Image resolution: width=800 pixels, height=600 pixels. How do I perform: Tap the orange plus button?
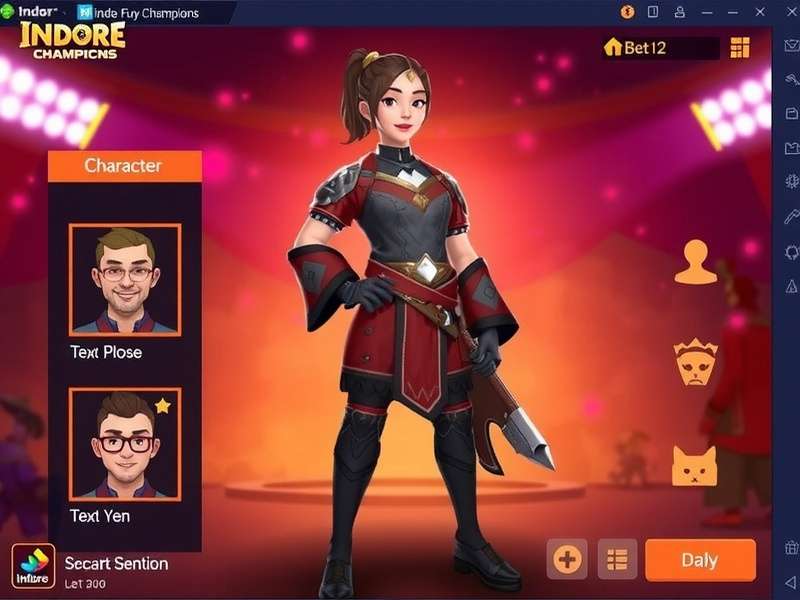567,560
